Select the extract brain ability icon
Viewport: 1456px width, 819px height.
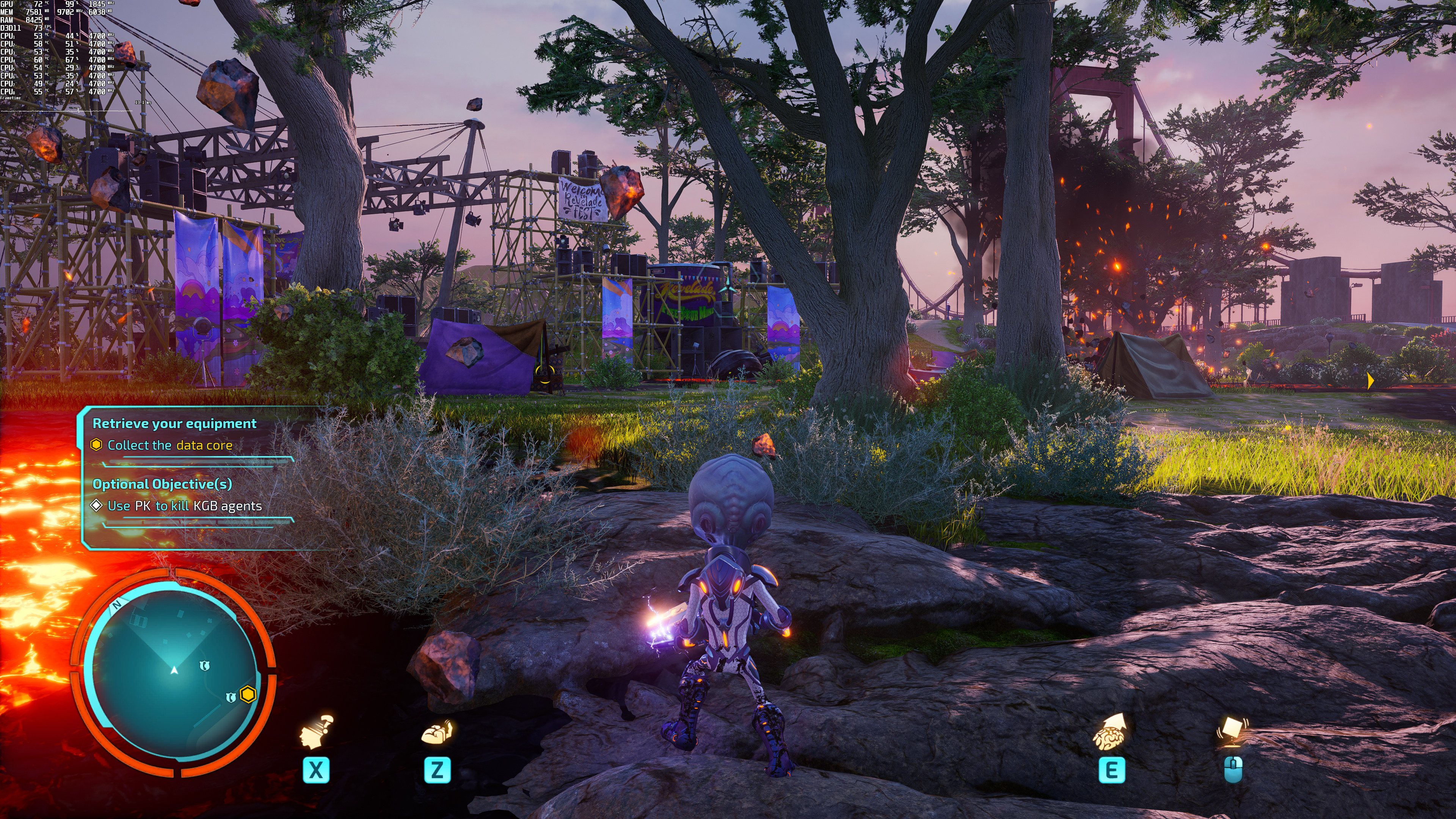click(x=1110, y=732)
